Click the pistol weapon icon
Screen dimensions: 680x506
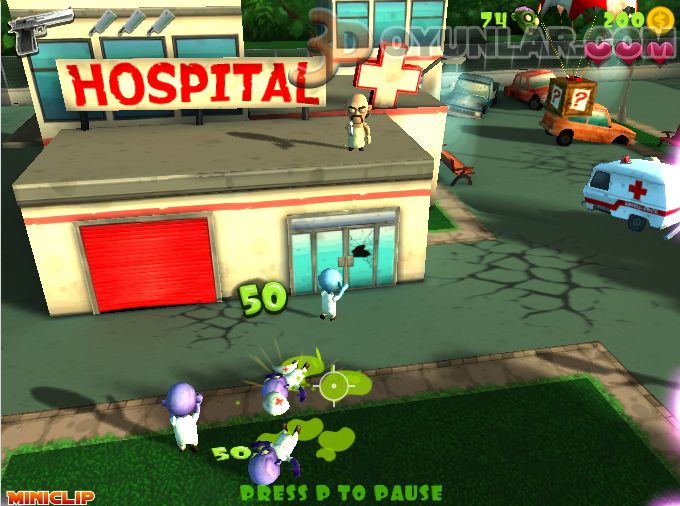[39, 27]
